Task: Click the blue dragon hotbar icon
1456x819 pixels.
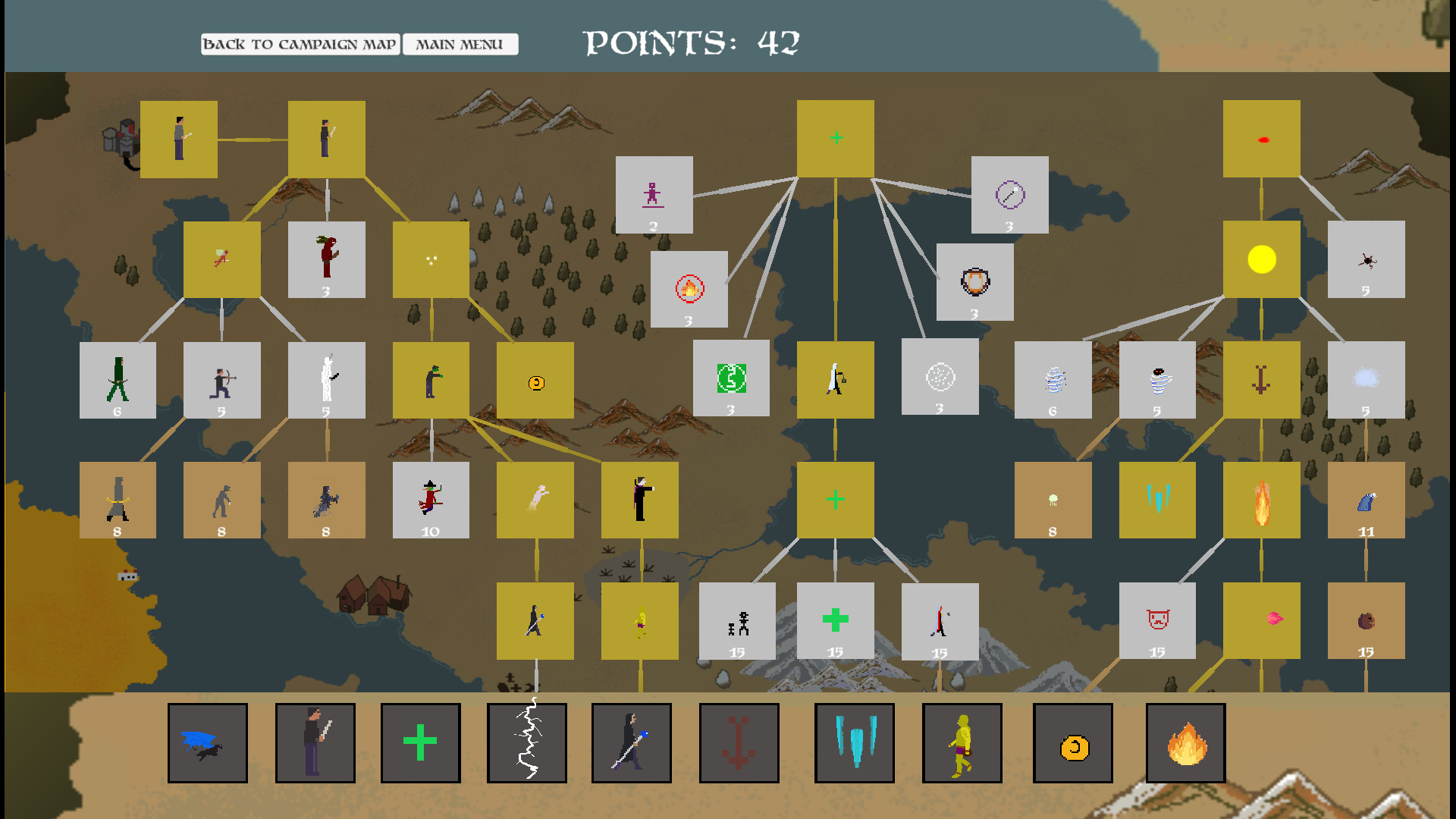Action: click(207, 743)
